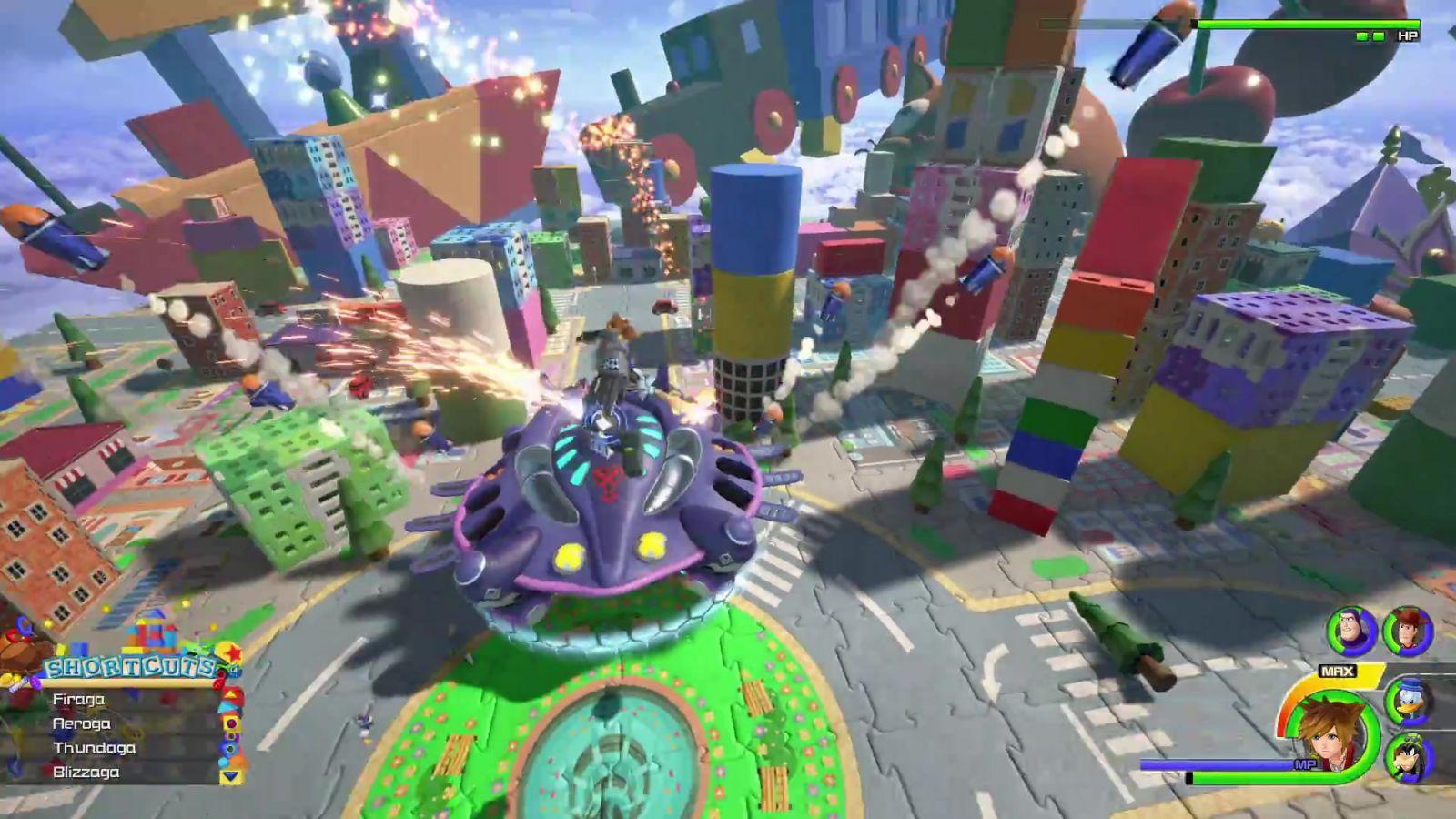Cast Aeroga from the shortcuts list
The height and width of the screenshot is (819, 1456).
coord(82,724)
